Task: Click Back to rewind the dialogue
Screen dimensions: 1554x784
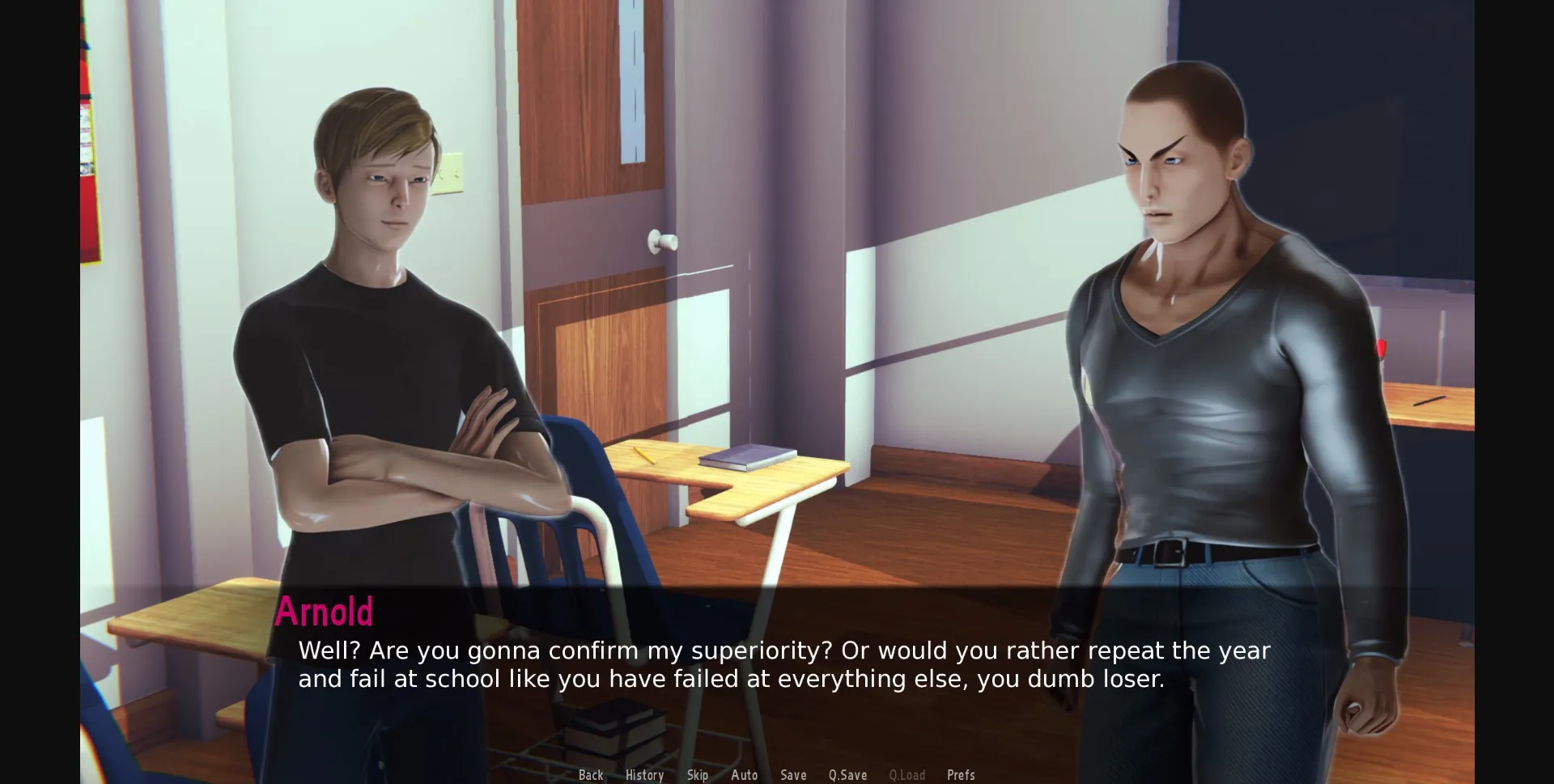Action: [x=592, y=774]
